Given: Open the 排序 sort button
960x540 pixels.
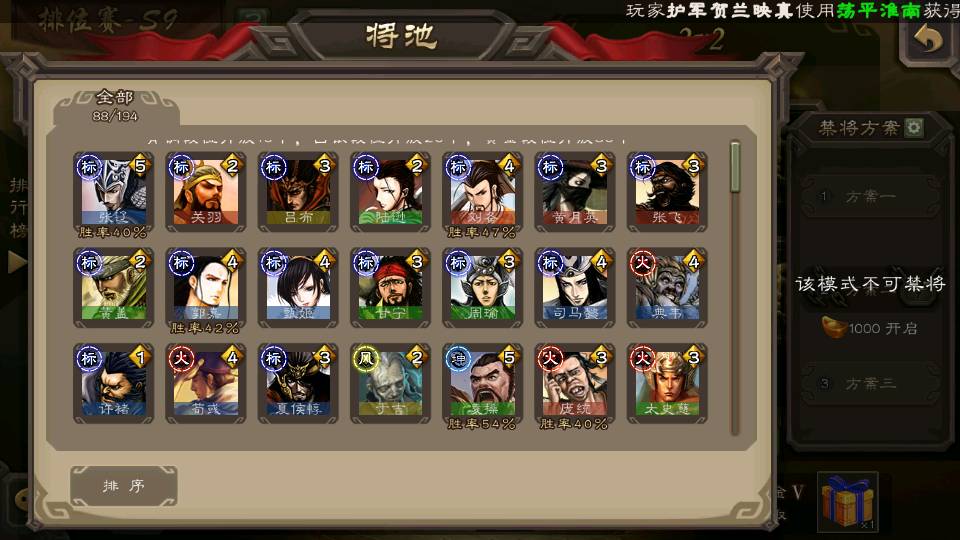Looking at the screenshot, I should pos(124,486).
